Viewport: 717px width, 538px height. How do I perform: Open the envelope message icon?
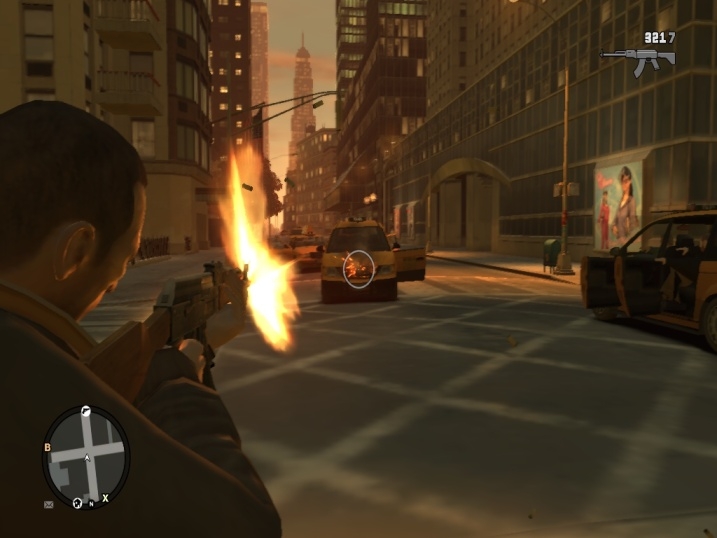pyautogui.click(x=48, y=505)
